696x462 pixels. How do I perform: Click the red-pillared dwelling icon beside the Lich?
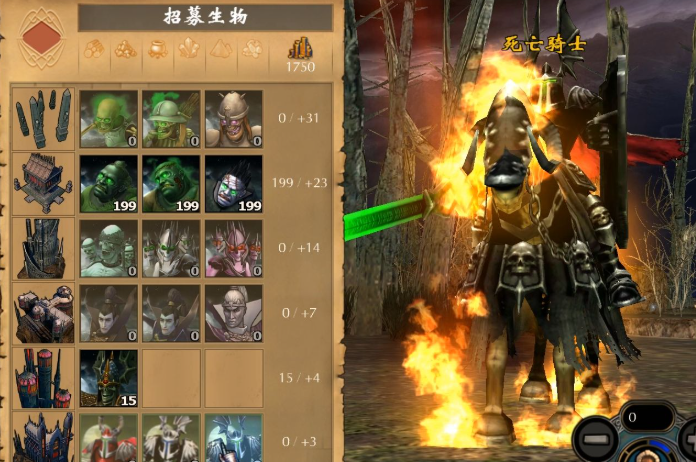[x=43, y=378]
